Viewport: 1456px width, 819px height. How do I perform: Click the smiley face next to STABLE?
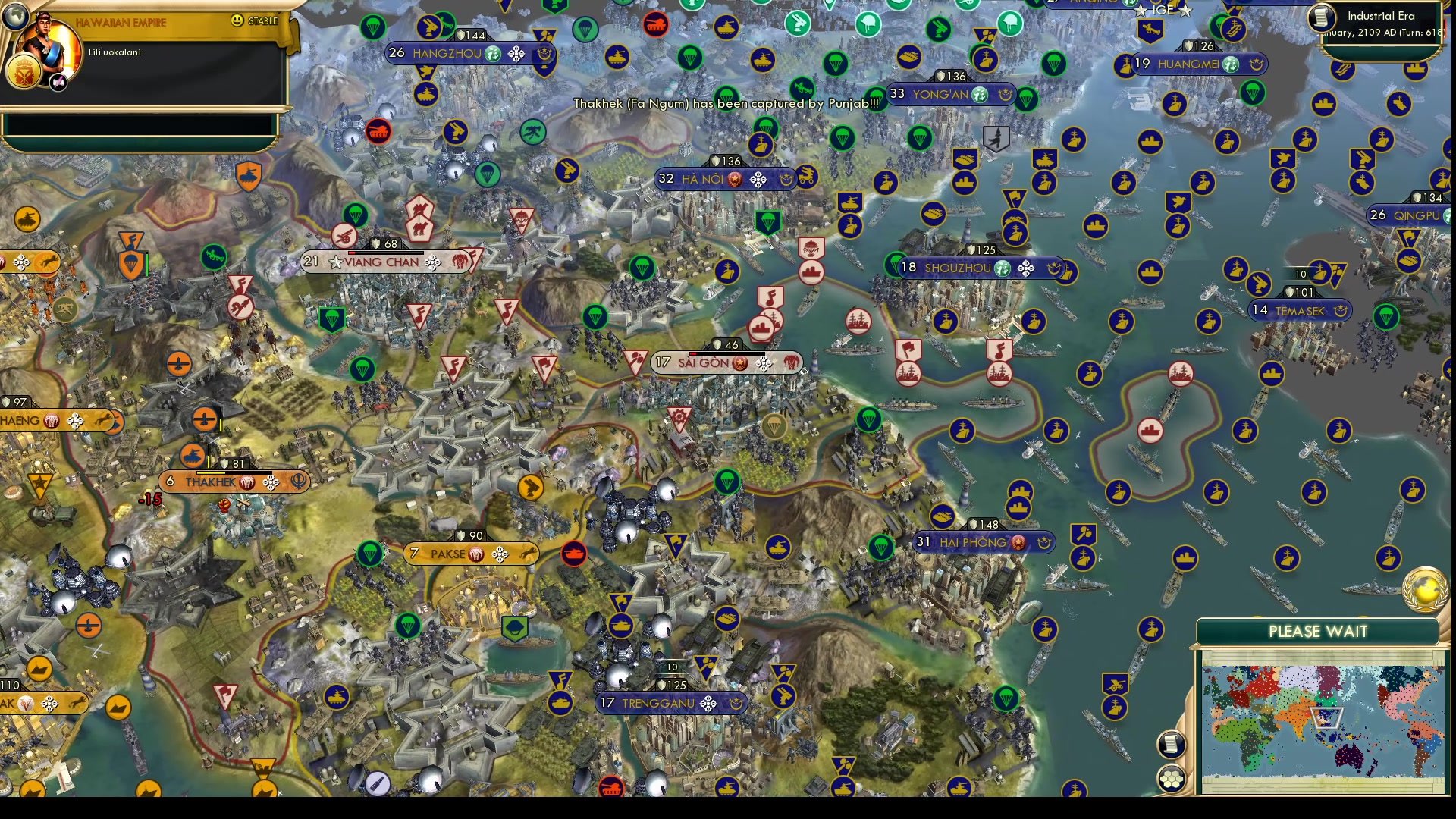click(x=237, y=21)
